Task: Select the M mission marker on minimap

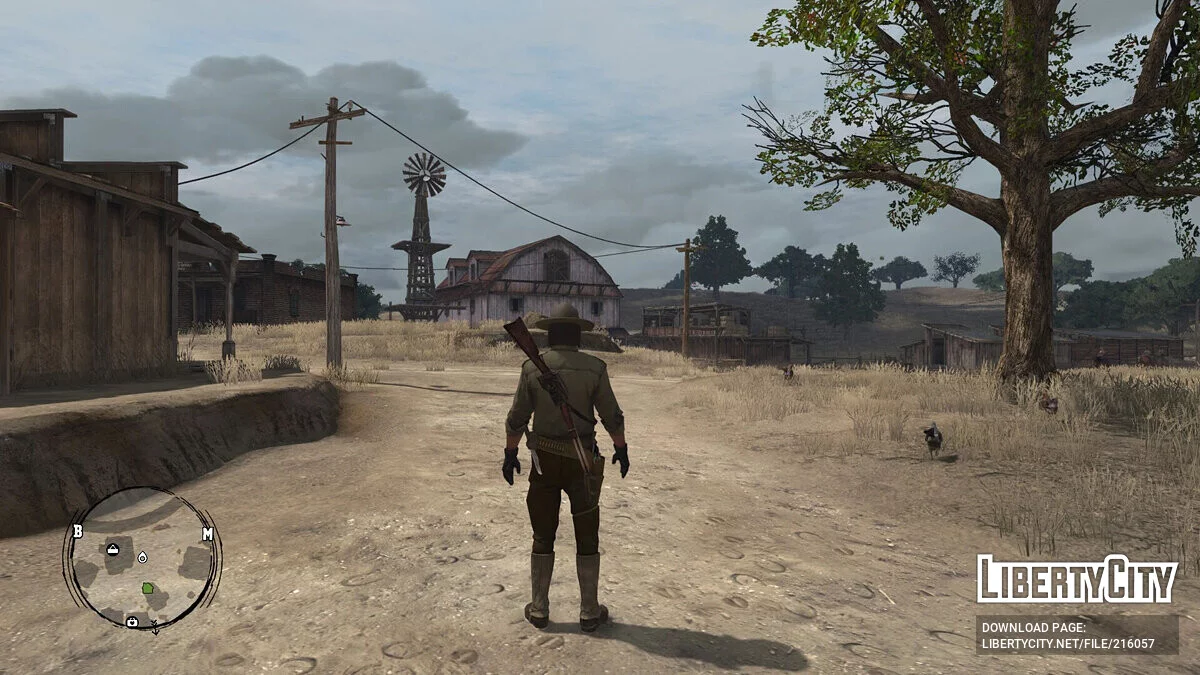Action: [207, 534]
